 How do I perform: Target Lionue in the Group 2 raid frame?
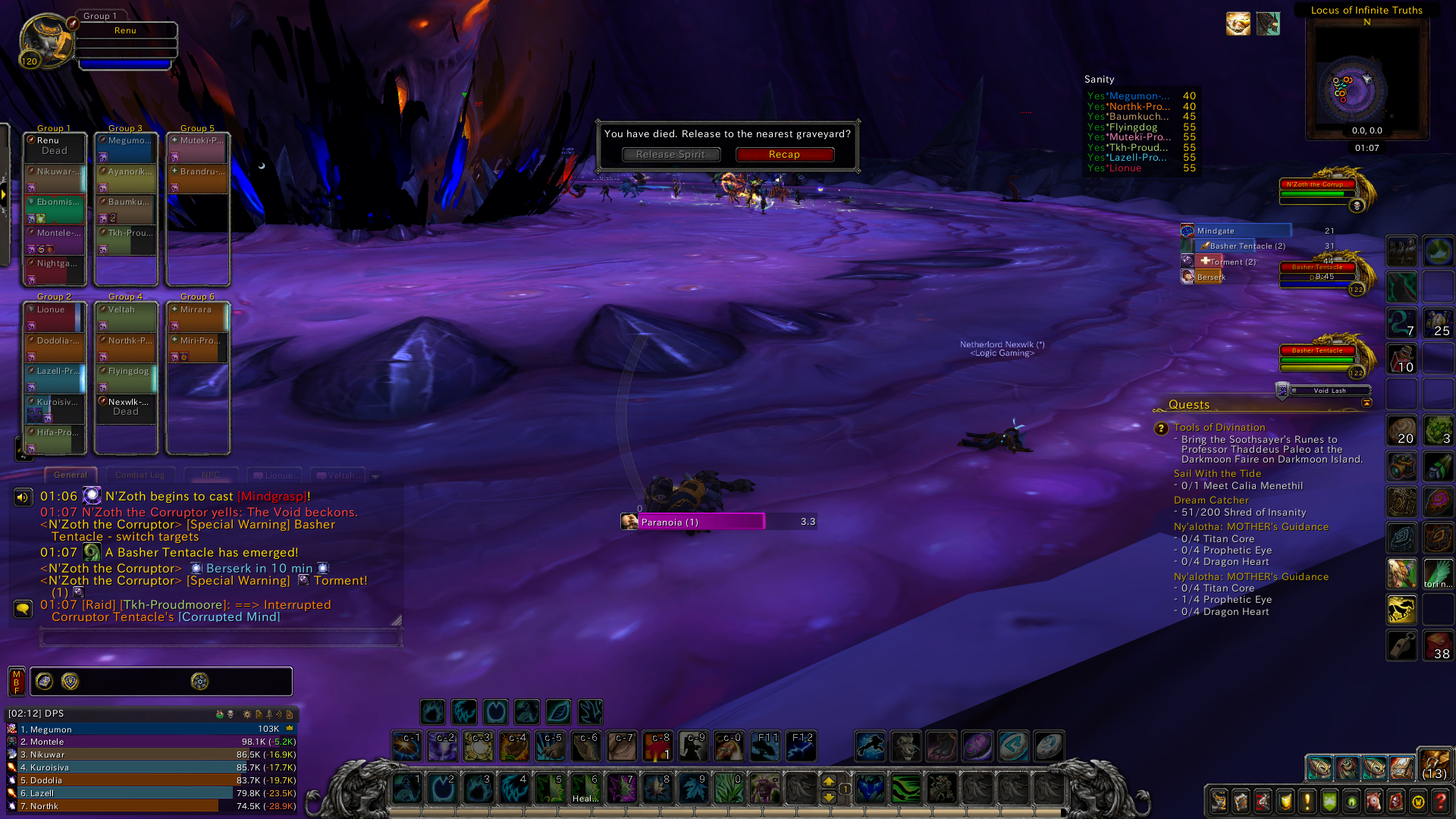[x=54, y=315]
